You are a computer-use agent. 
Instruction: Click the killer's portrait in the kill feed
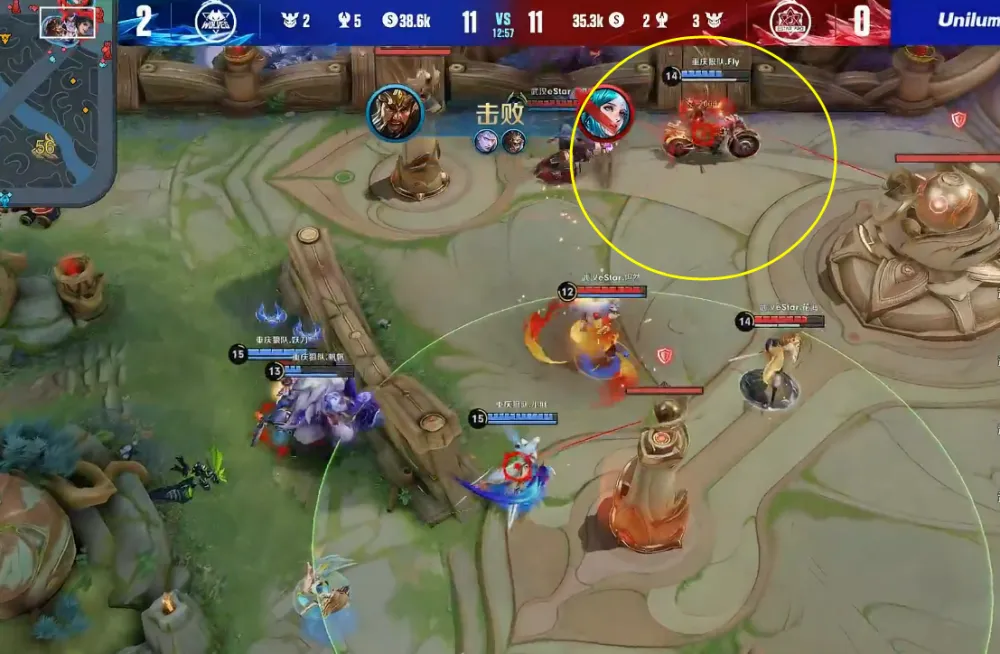point(395,112)
